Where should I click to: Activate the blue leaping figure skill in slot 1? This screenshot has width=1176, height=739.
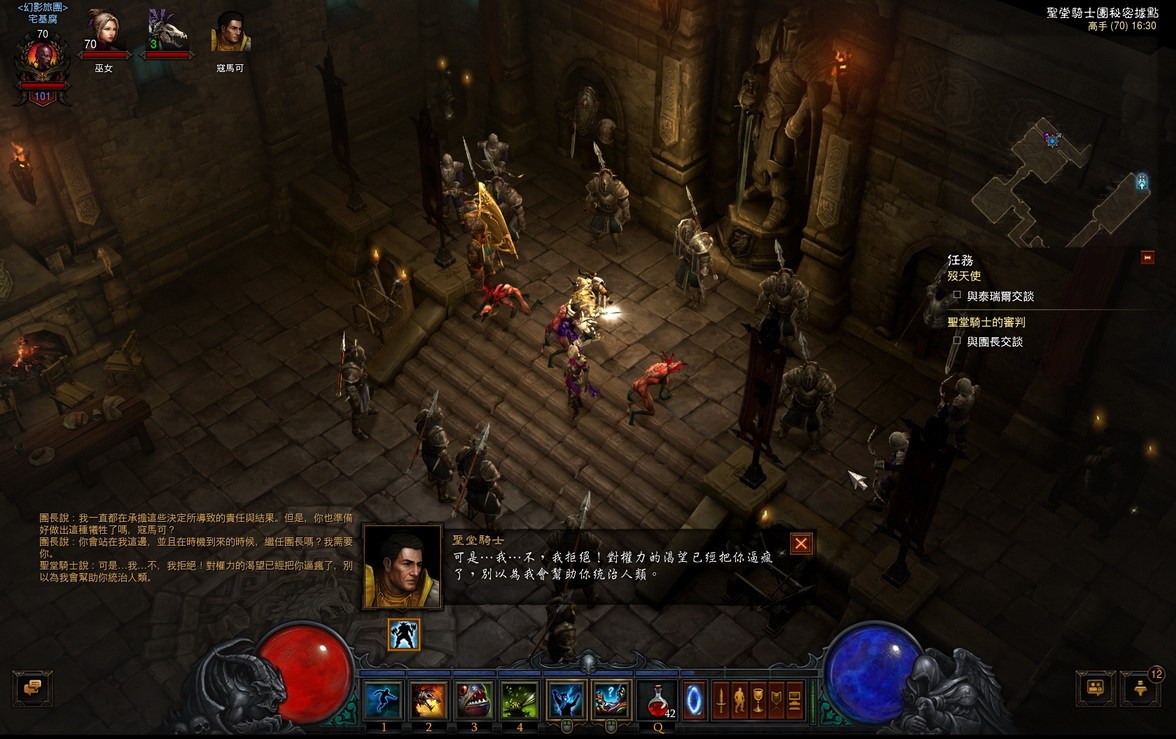click(x=382, y=700)
